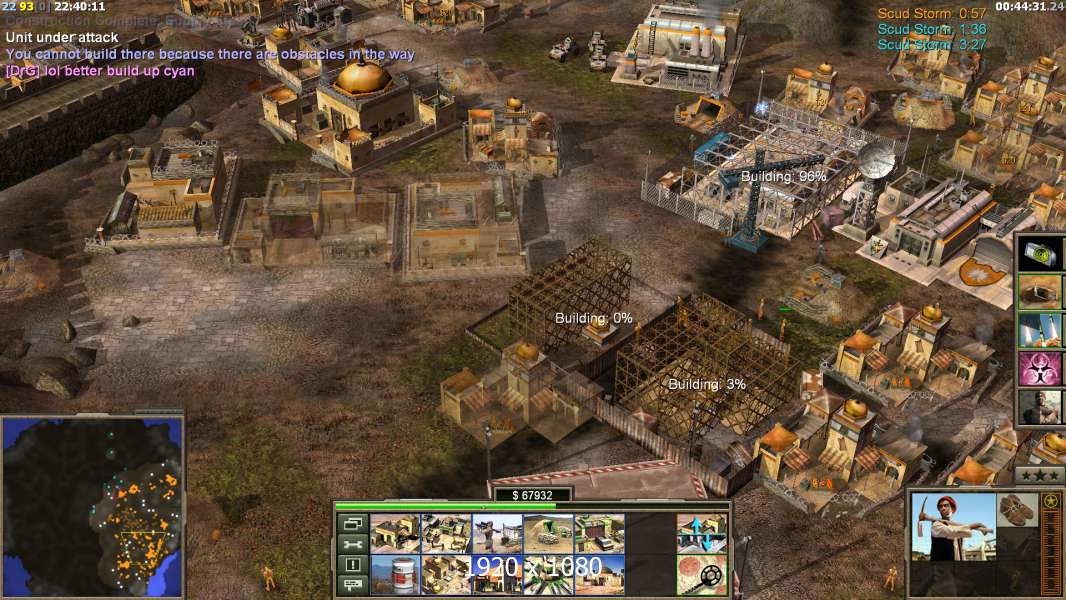Select the green crate power shortcut
Viewport: 1066px width, 600px height.
click(x=1041, y=254)
